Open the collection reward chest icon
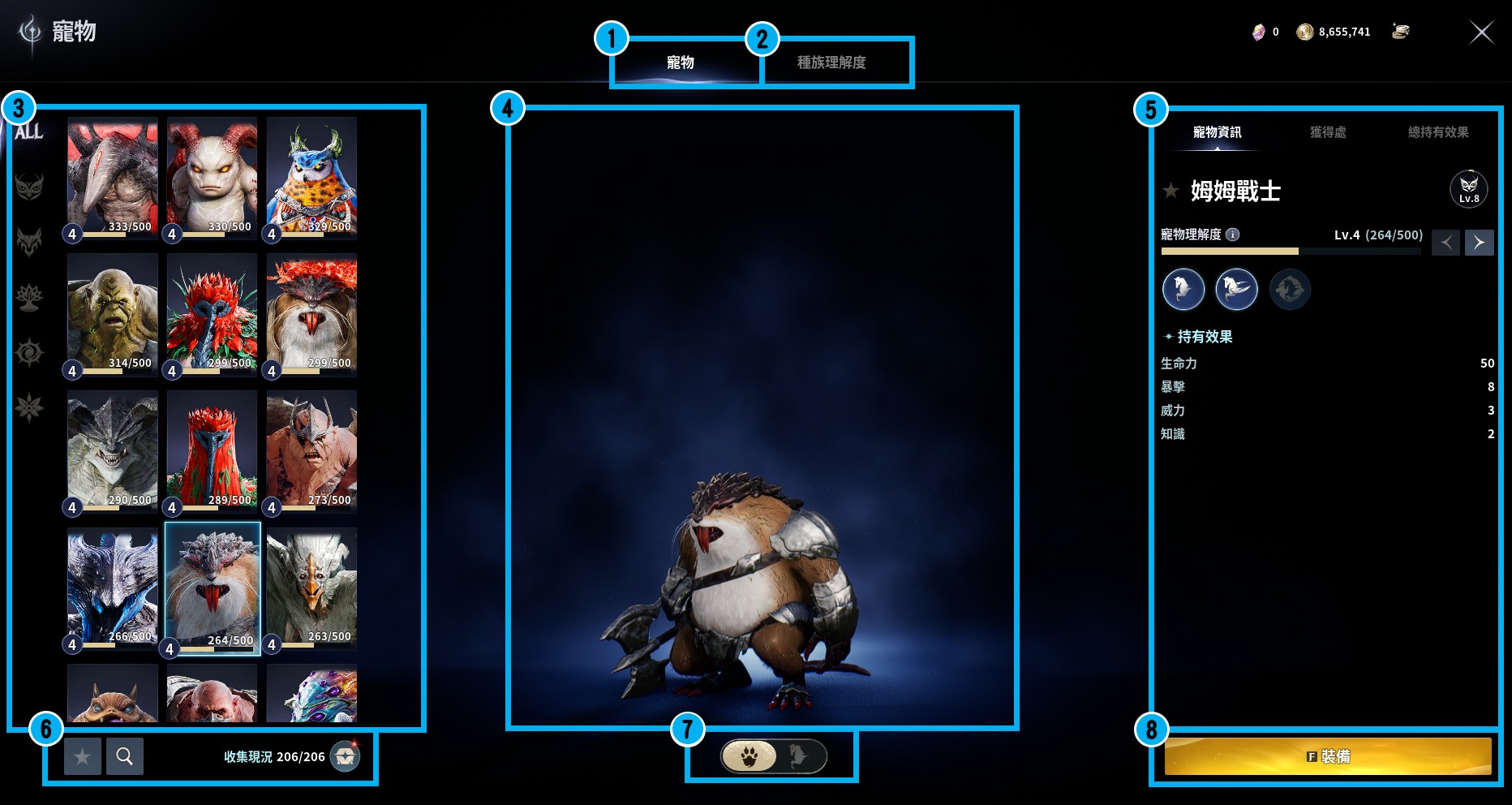Viewport: 1512px width, 805px height. click(x=345, y=756)
